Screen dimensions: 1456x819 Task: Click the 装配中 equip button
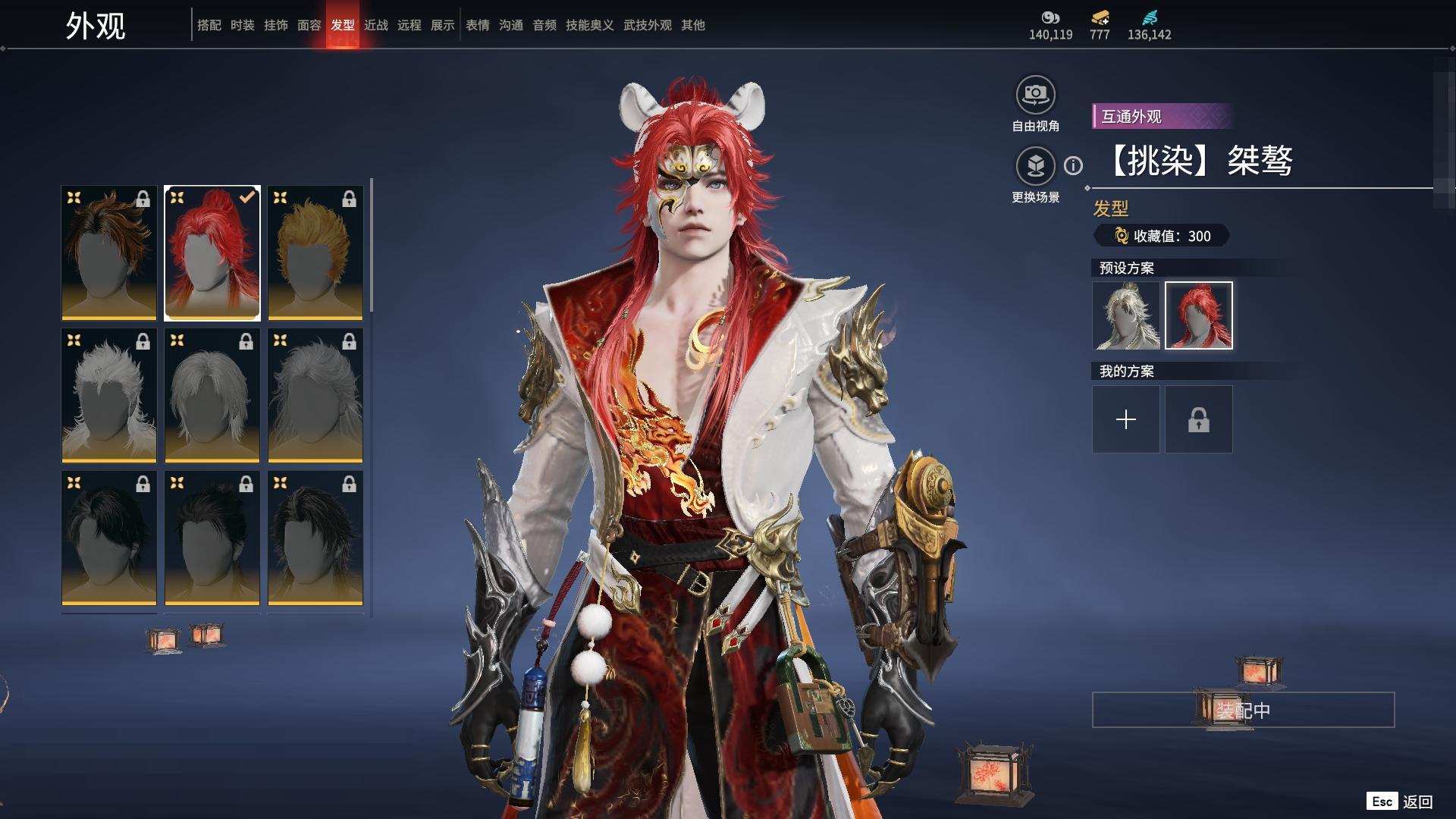pyautogui.click(x=1243, y=710)
